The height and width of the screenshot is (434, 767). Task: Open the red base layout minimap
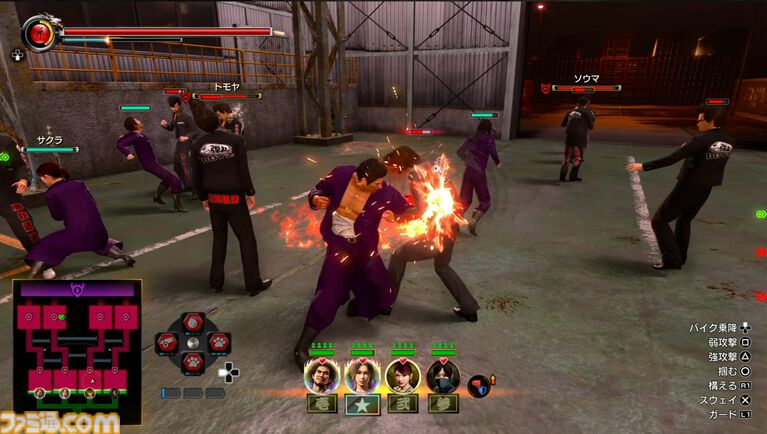click(x=76, y=339)
